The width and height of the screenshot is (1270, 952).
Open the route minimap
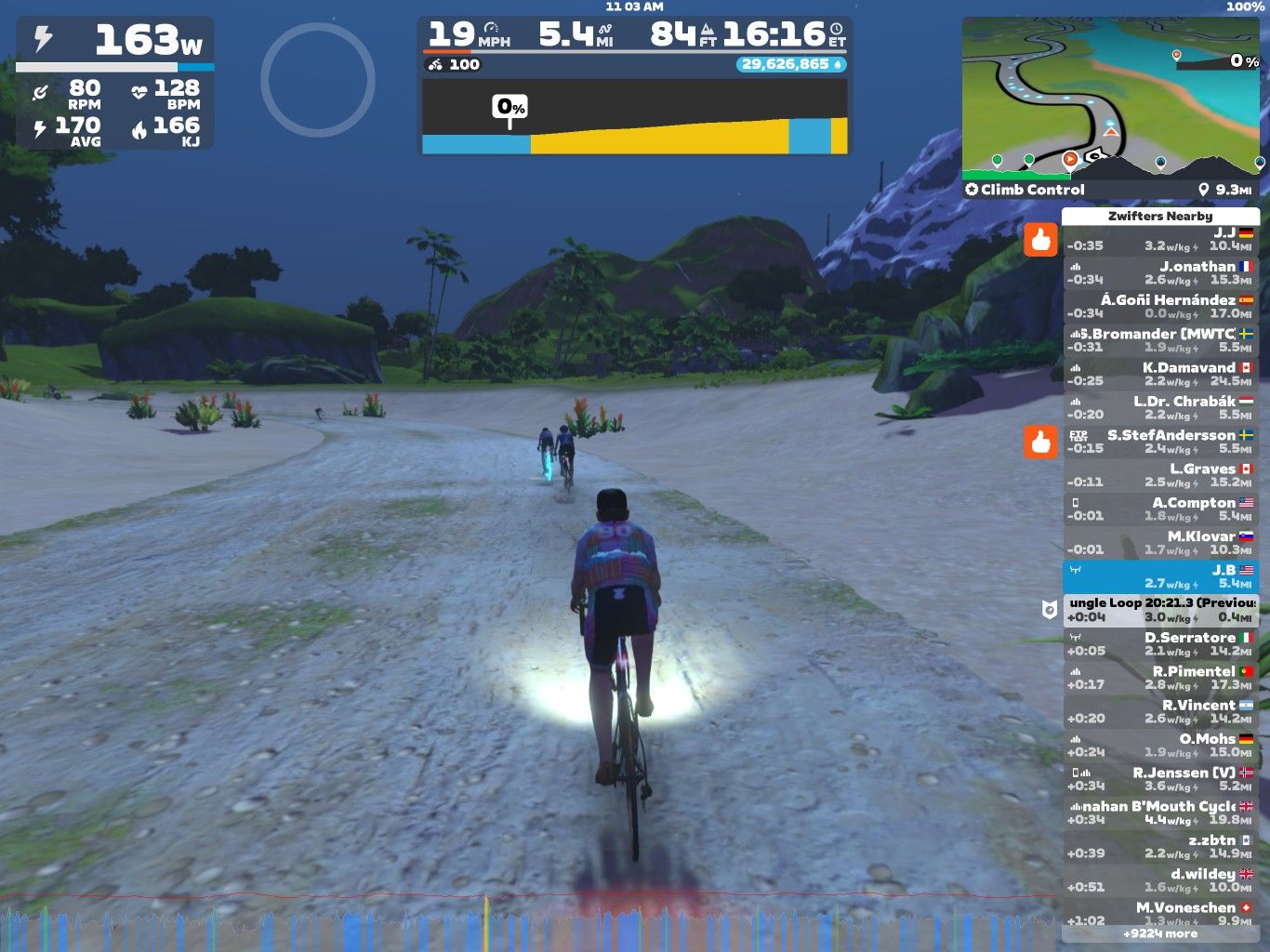pyautogui.click(x=1112, y=98)
